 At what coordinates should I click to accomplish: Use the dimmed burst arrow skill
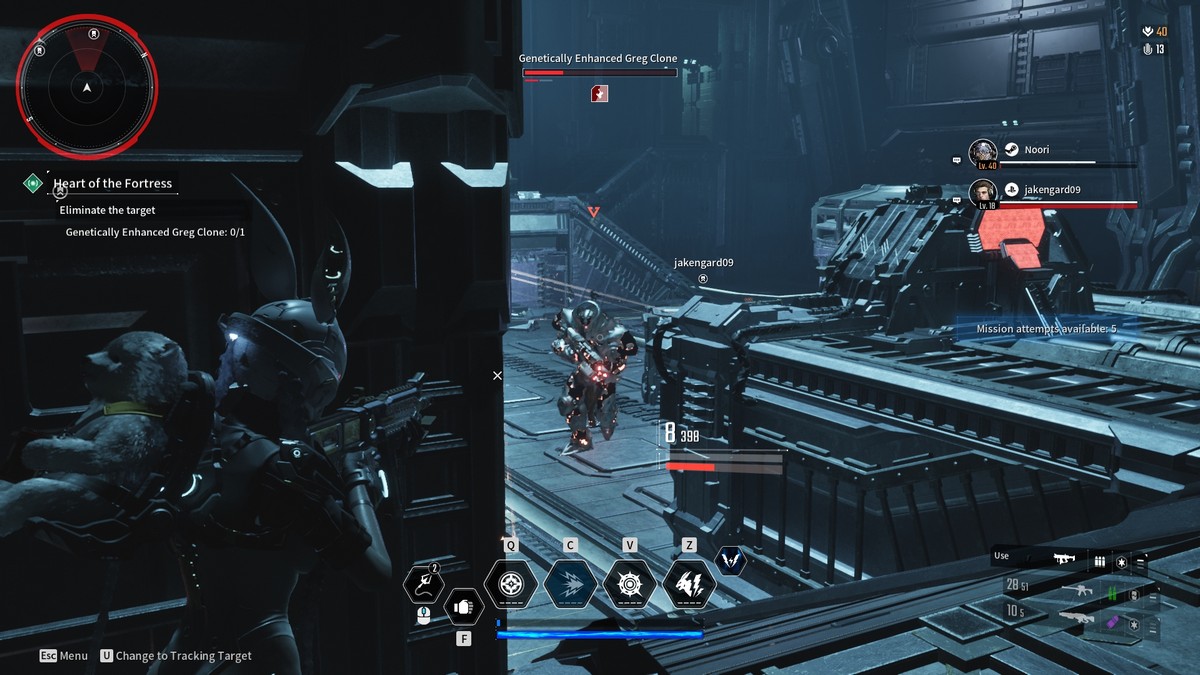click(570, 583)
